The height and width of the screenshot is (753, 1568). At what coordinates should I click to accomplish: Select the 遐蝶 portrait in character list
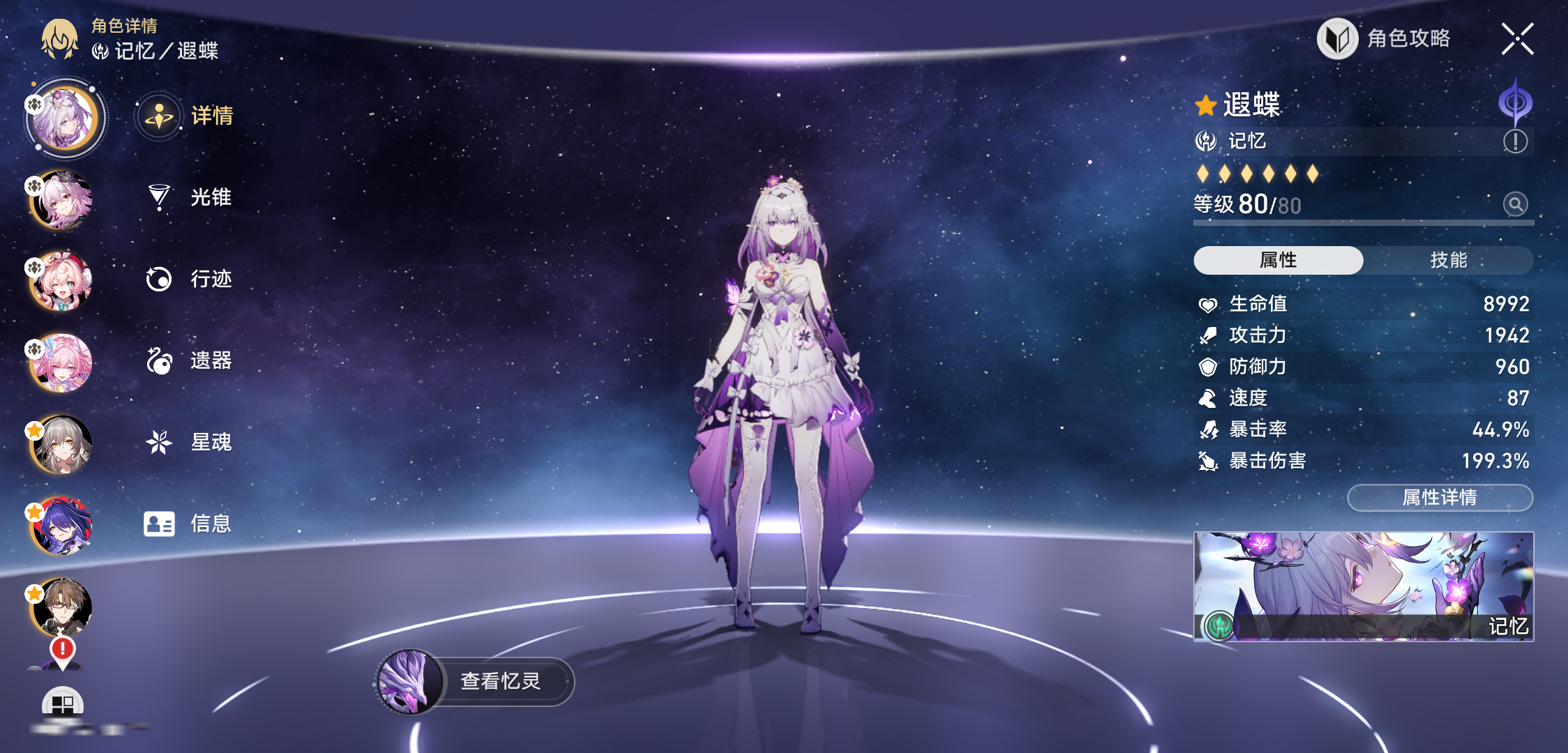coord(65,119)
